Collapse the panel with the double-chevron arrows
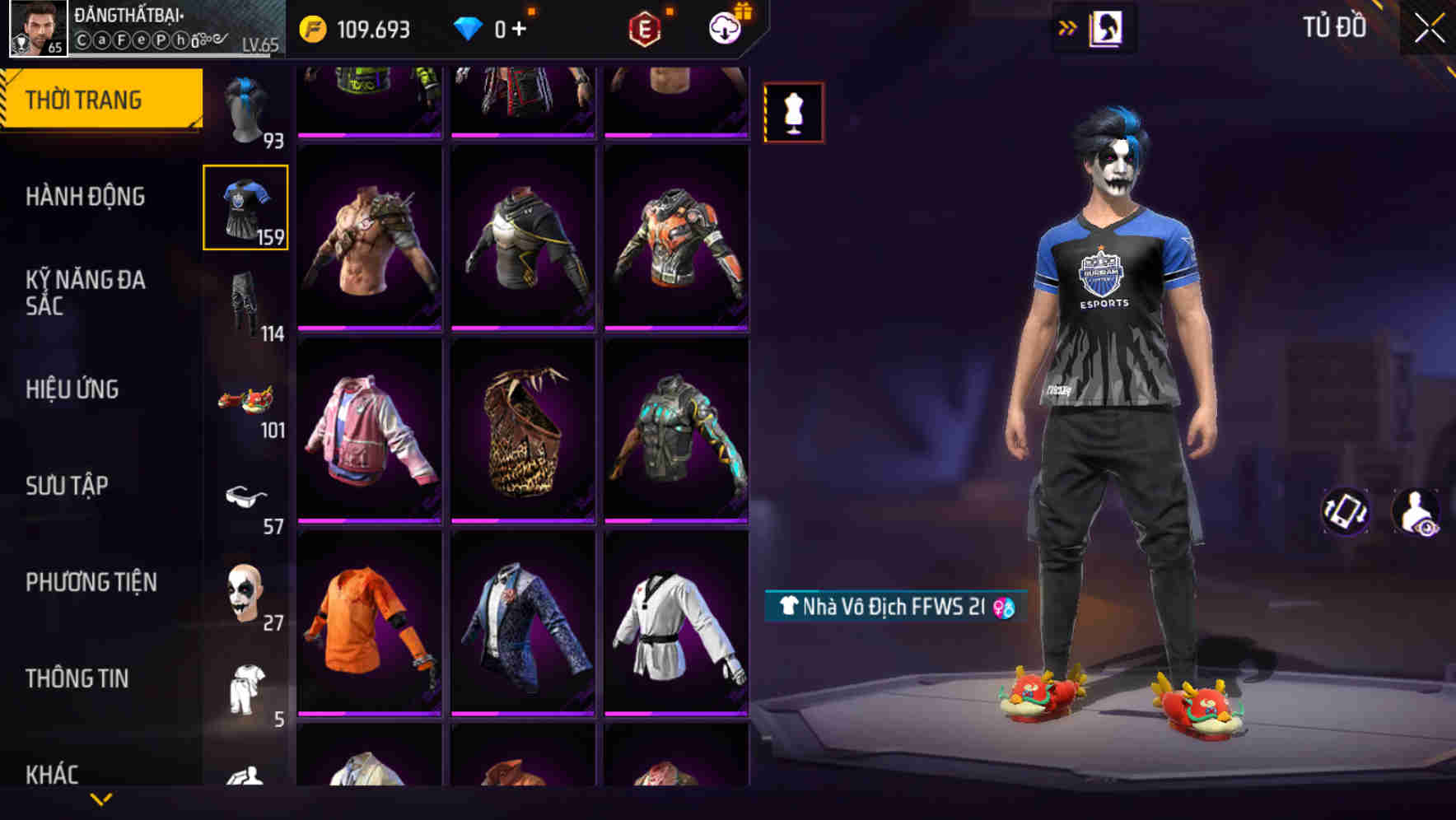 point(1068,27)
